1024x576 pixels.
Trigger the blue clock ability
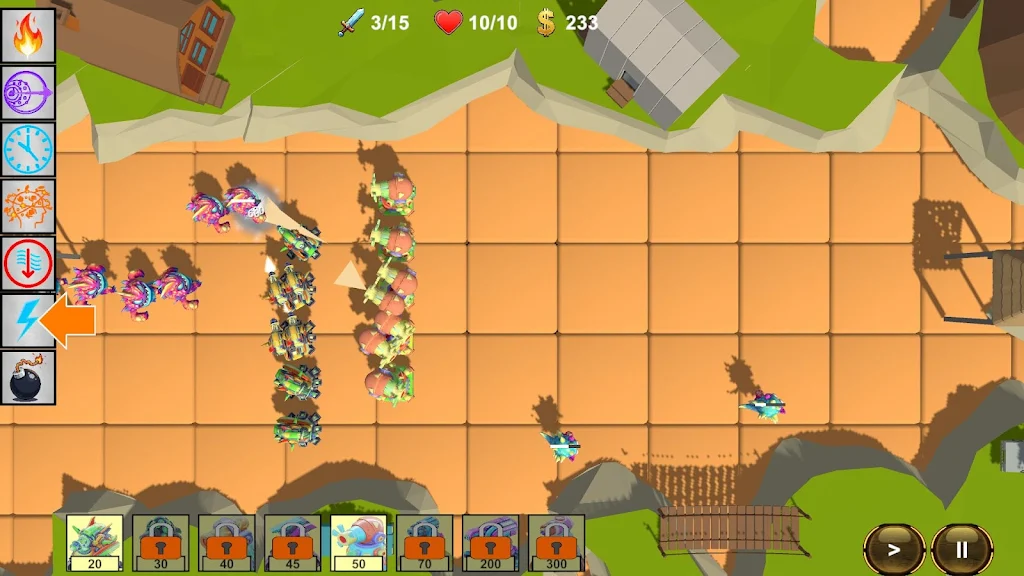(28, 149)
